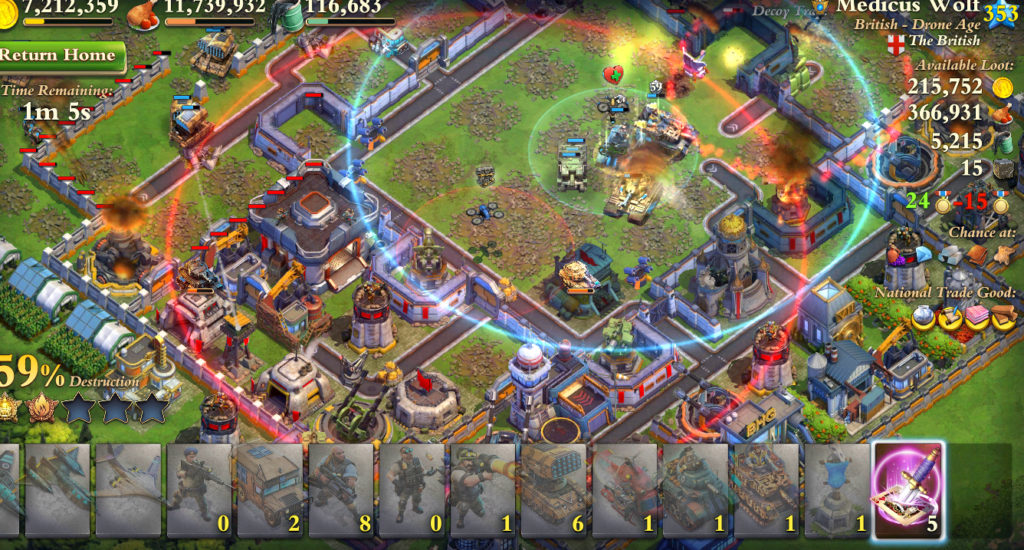1024x550 pixels.
Task: Click the Return Home button
Action: coord(60,56)
